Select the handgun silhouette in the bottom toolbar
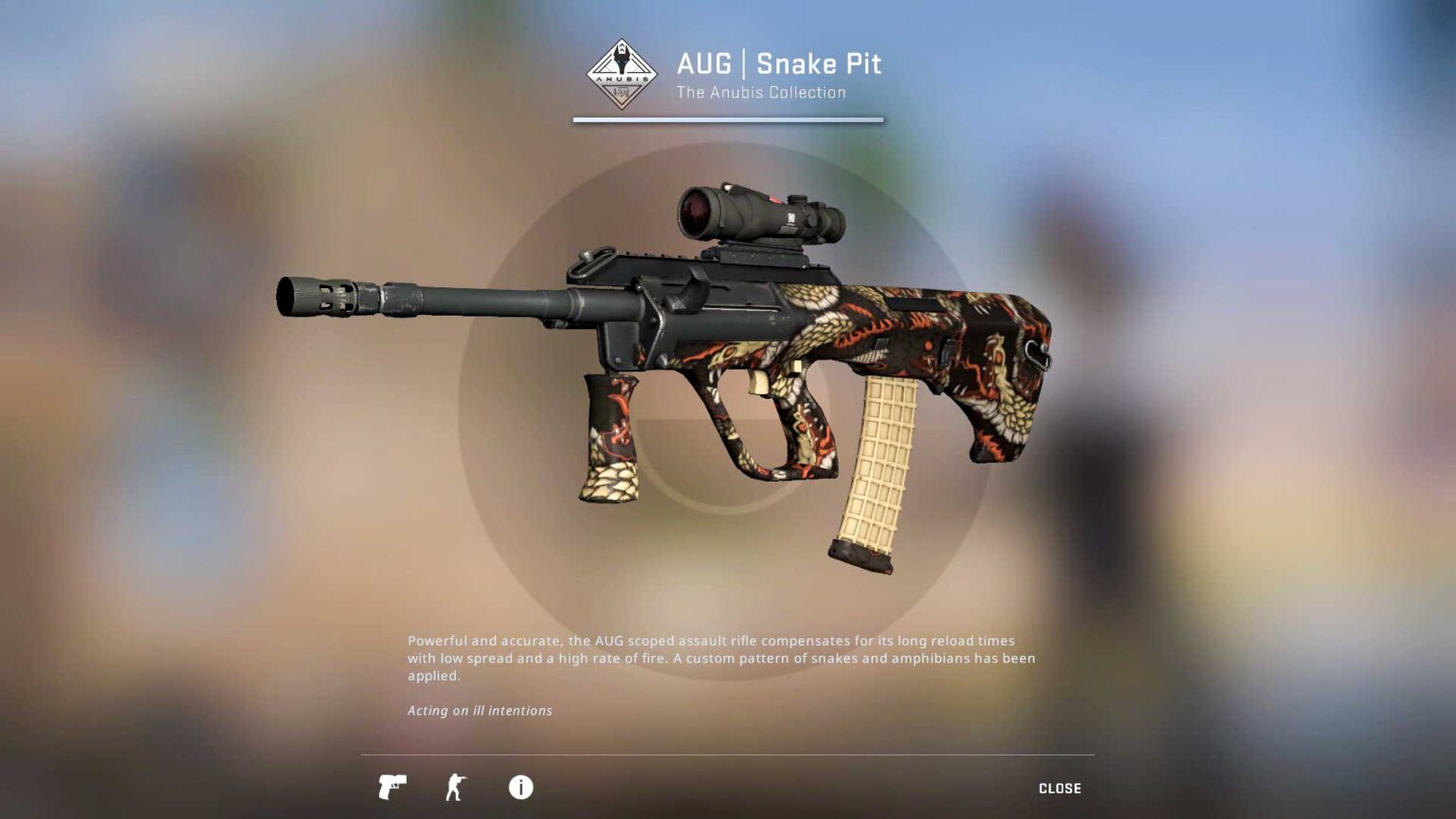1456x819 pixels. (x=391, y=787)
